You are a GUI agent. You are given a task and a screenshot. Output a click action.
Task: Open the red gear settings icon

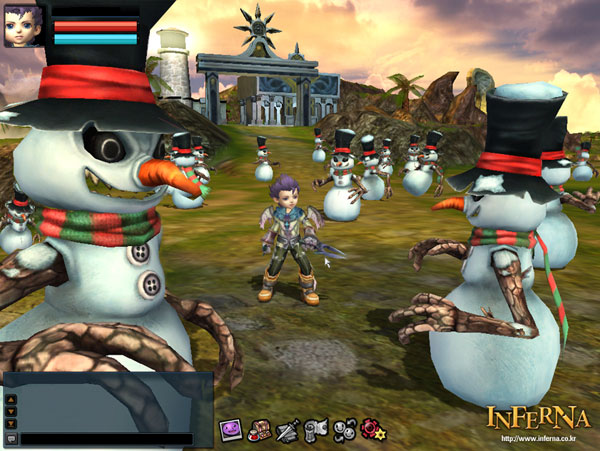(x=374, y=430)
